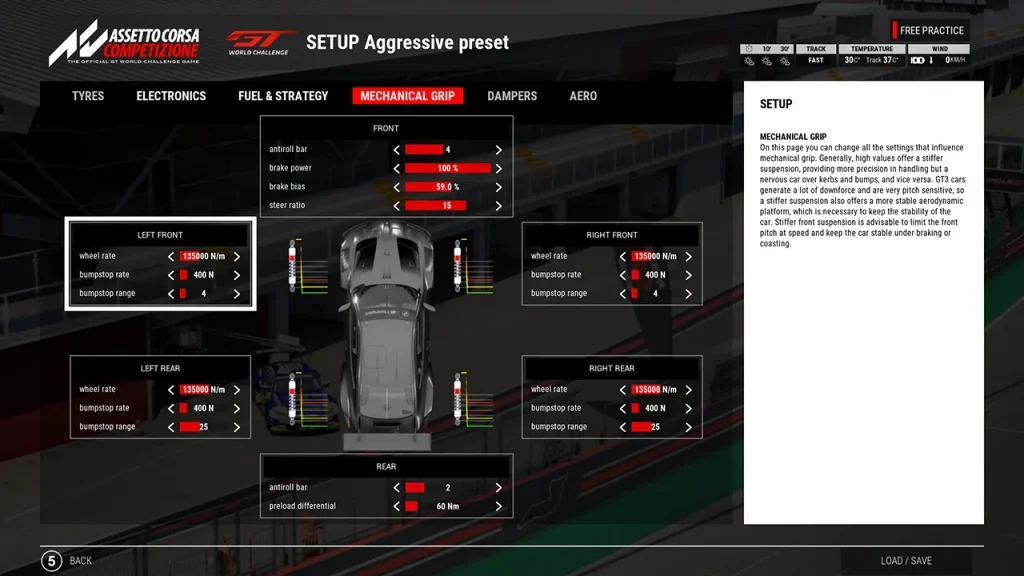Go to the Aero tab
The image size is (1024, 576).
pyautogui.click(x=583, y=96)
